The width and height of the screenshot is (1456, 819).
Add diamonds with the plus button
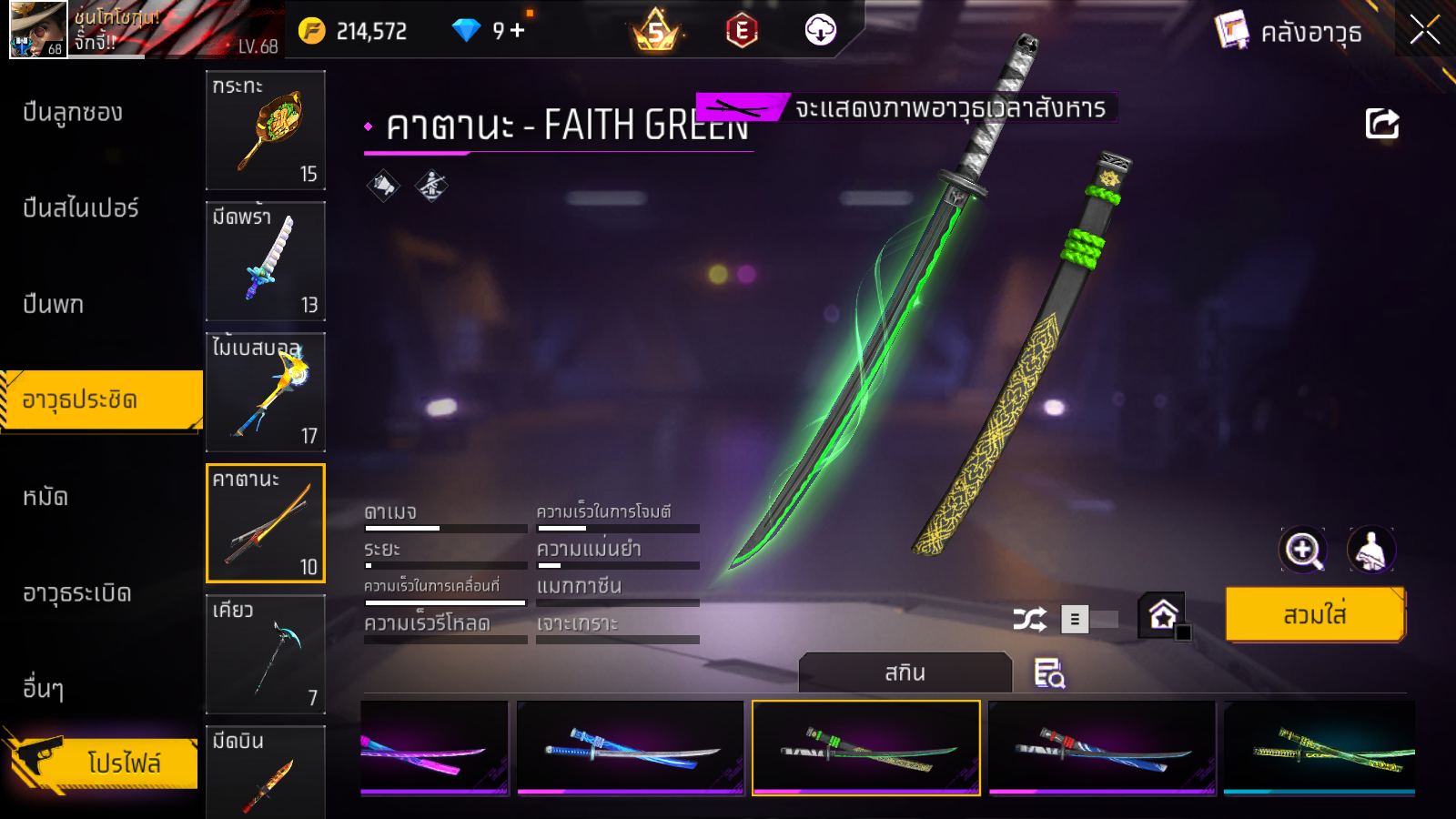518,31
